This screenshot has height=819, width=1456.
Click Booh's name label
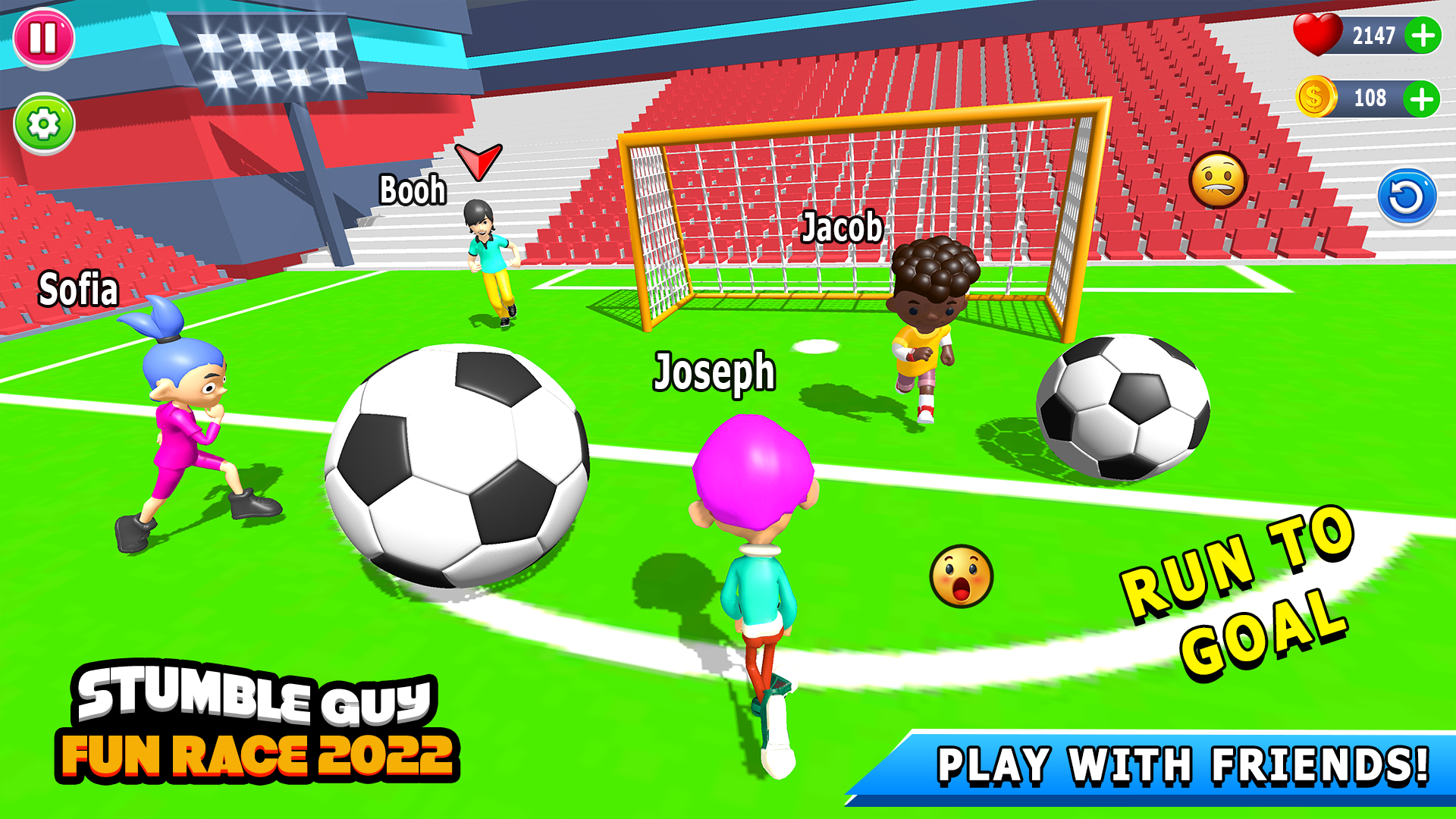[413, 190]
